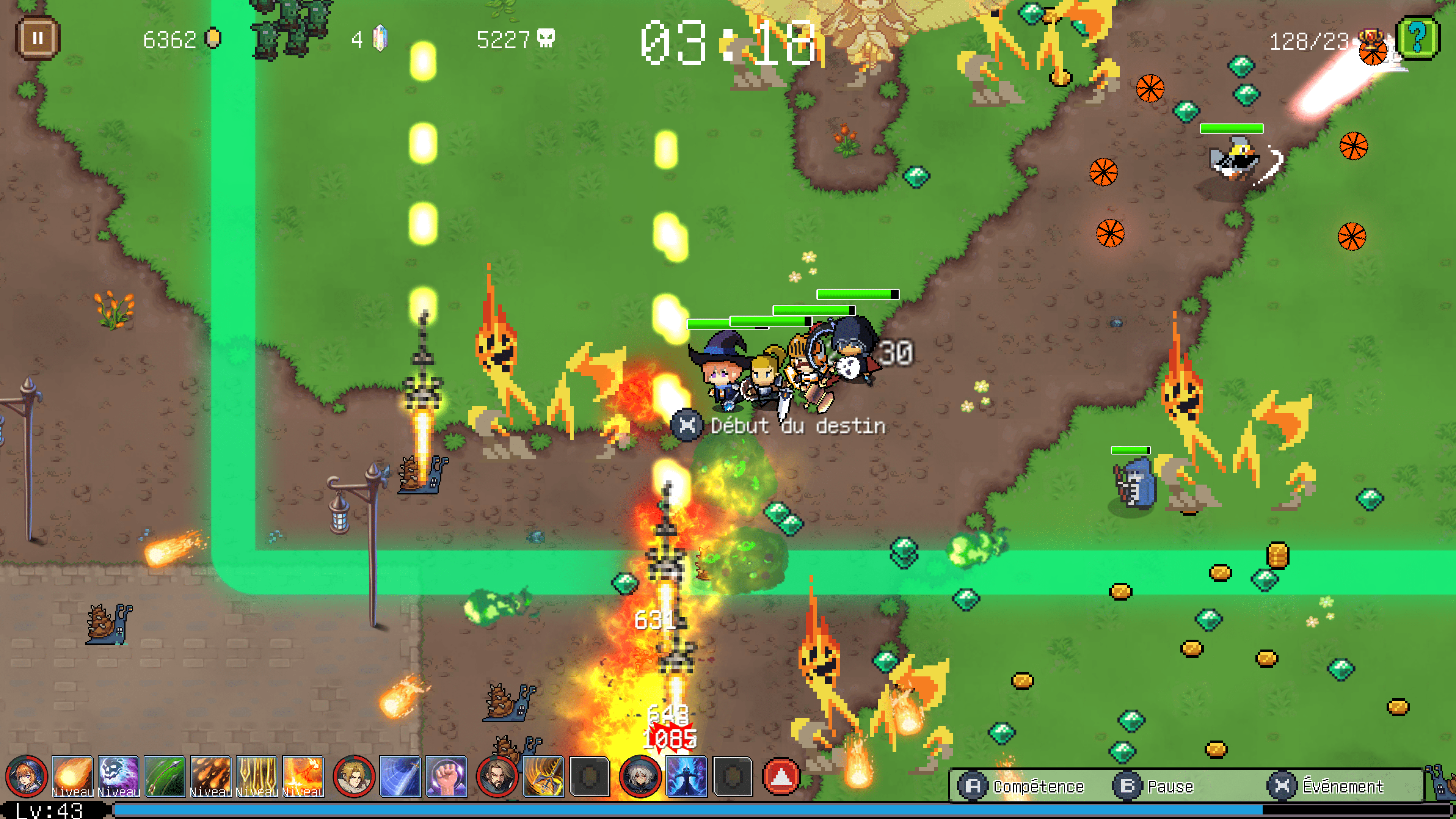This screenshot has height=819, width=1456.
Task: Activate the meteor shower skill icon
Action: pos(211,777)
